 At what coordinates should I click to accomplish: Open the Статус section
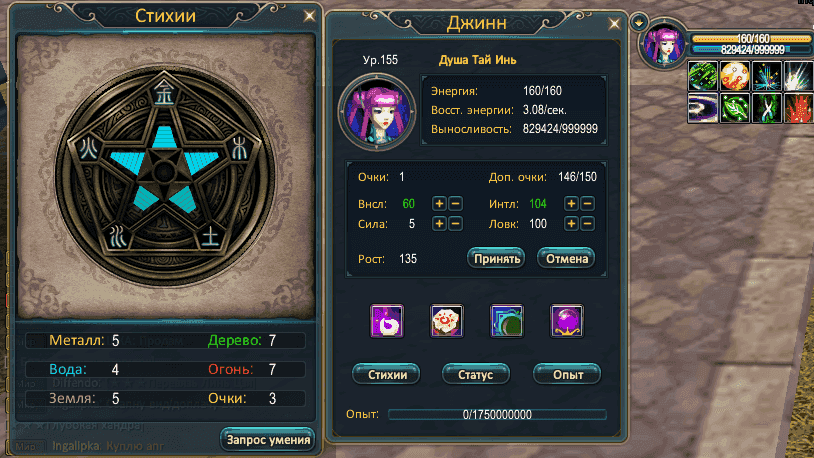tap(476, 374)
